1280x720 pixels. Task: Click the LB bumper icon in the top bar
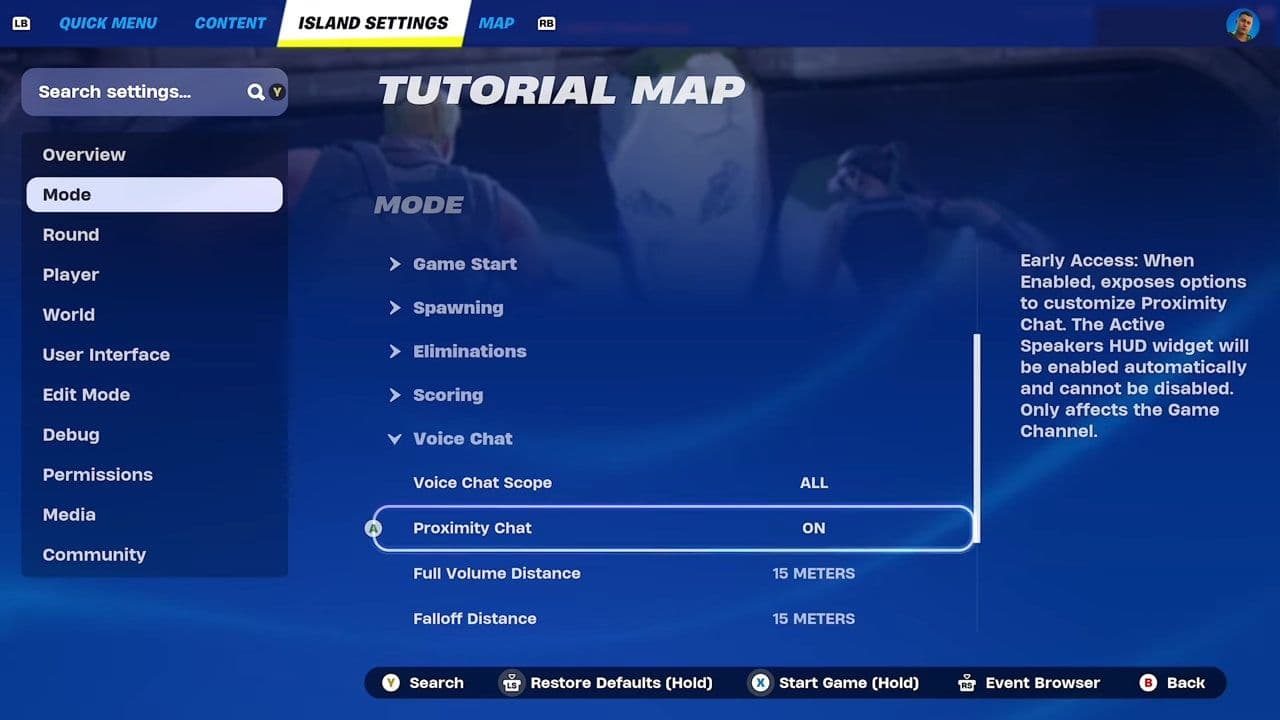pos(21,22)
